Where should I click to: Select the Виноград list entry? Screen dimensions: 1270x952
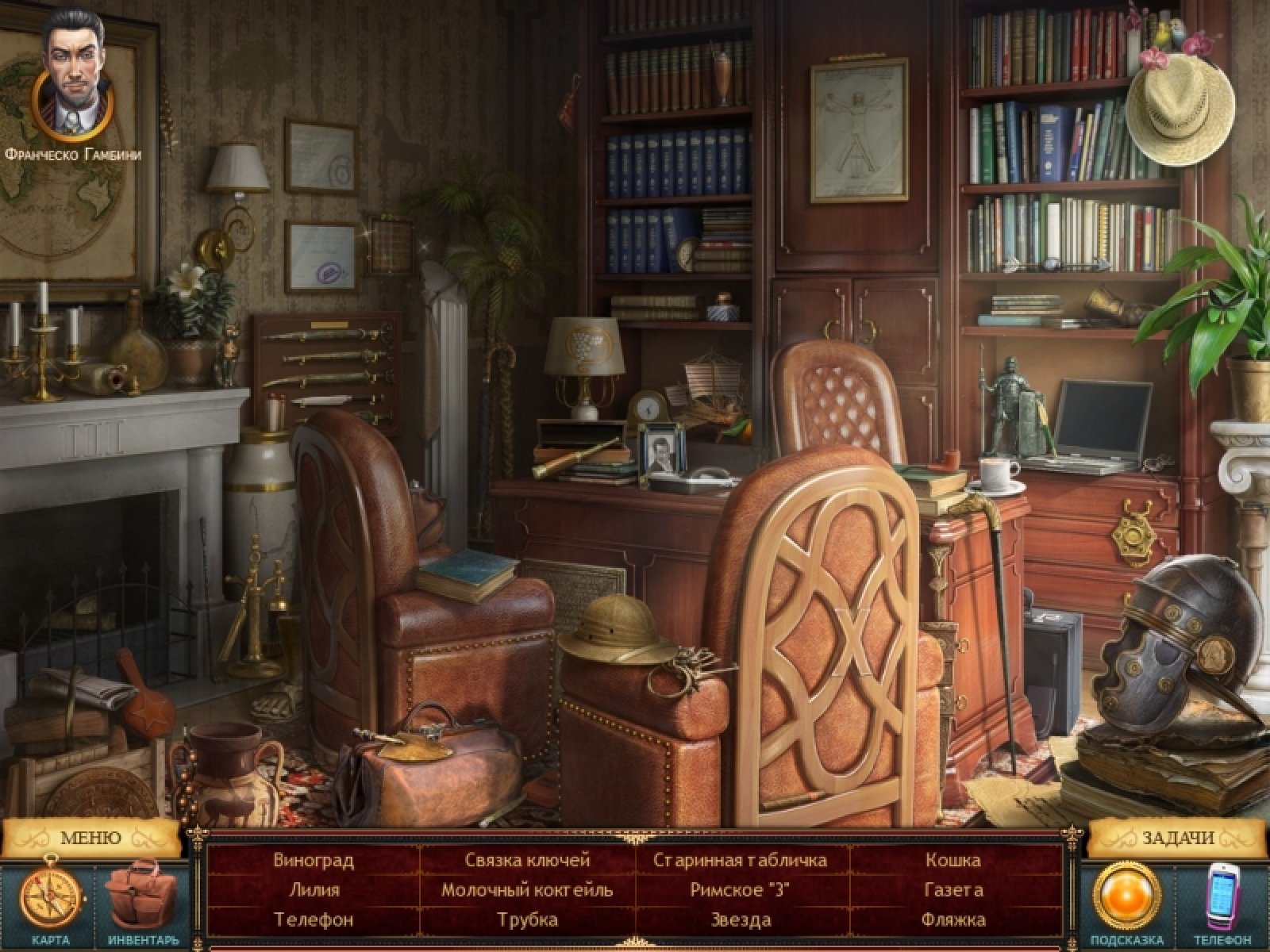[314, 860]
